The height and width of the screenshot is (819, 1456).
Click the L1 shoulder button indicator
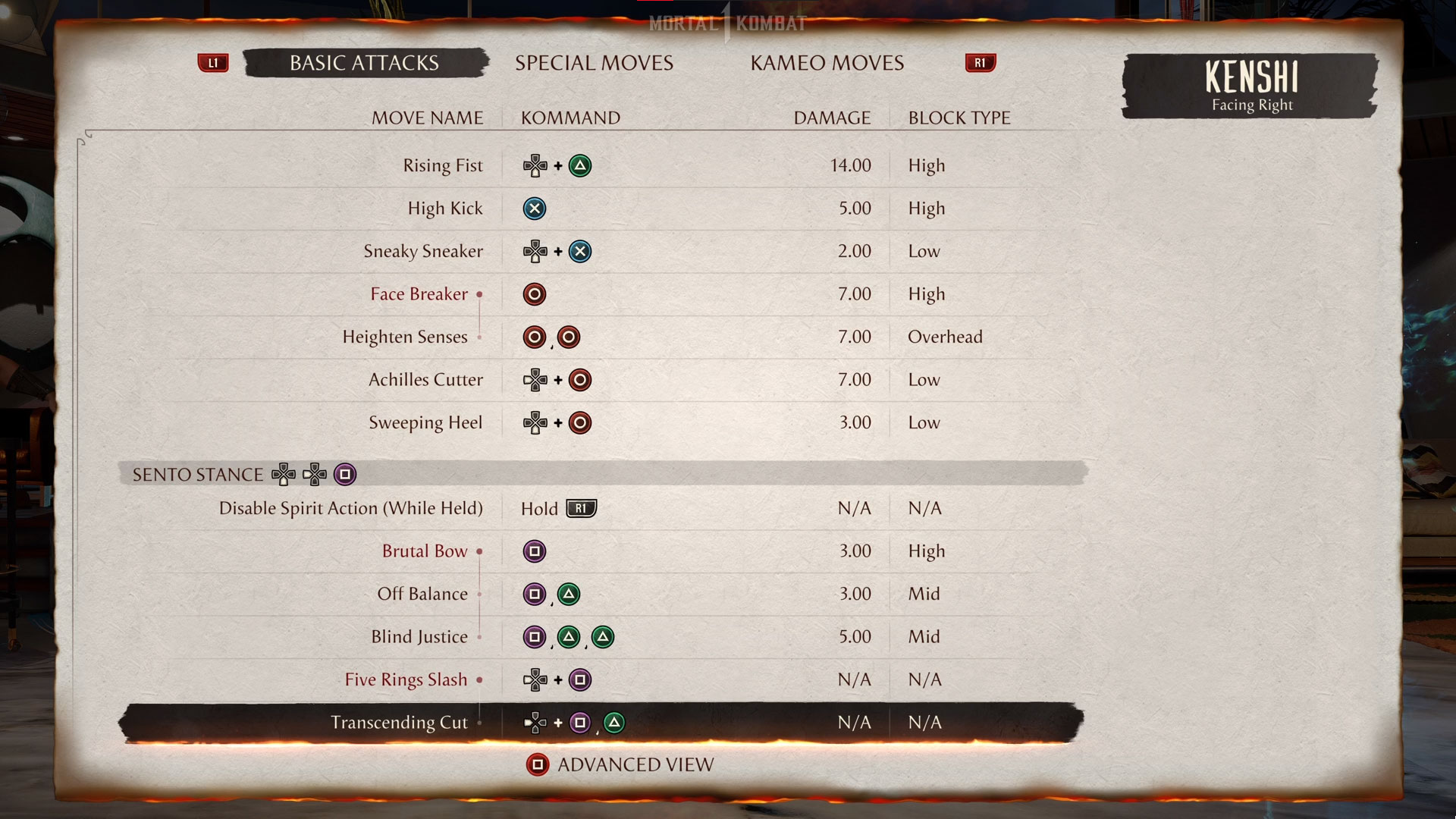coord(213,63)
